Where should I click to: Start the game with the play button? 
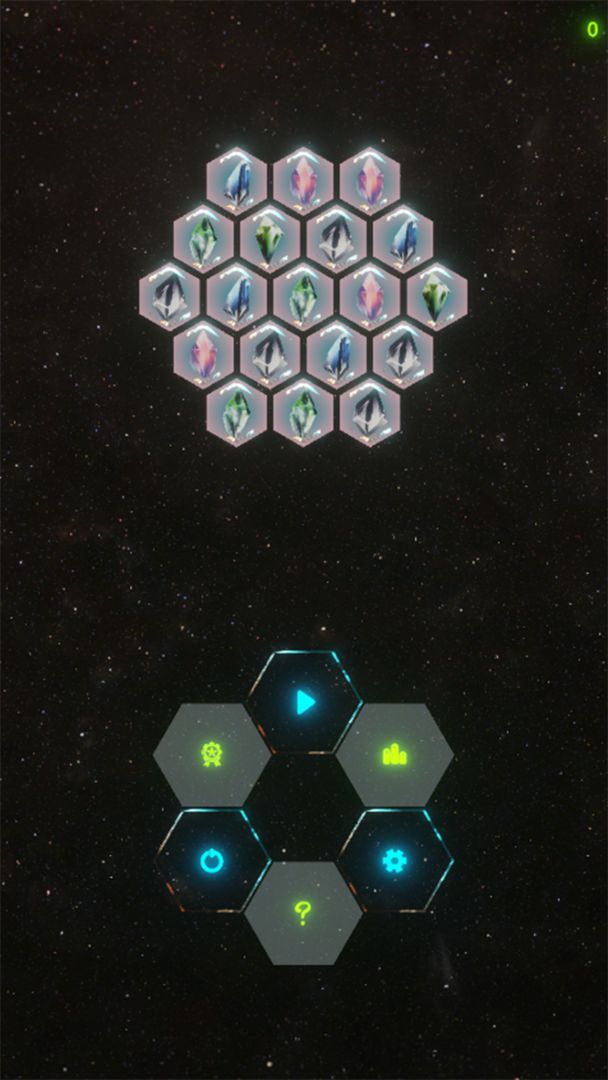(x=305, y=702)
